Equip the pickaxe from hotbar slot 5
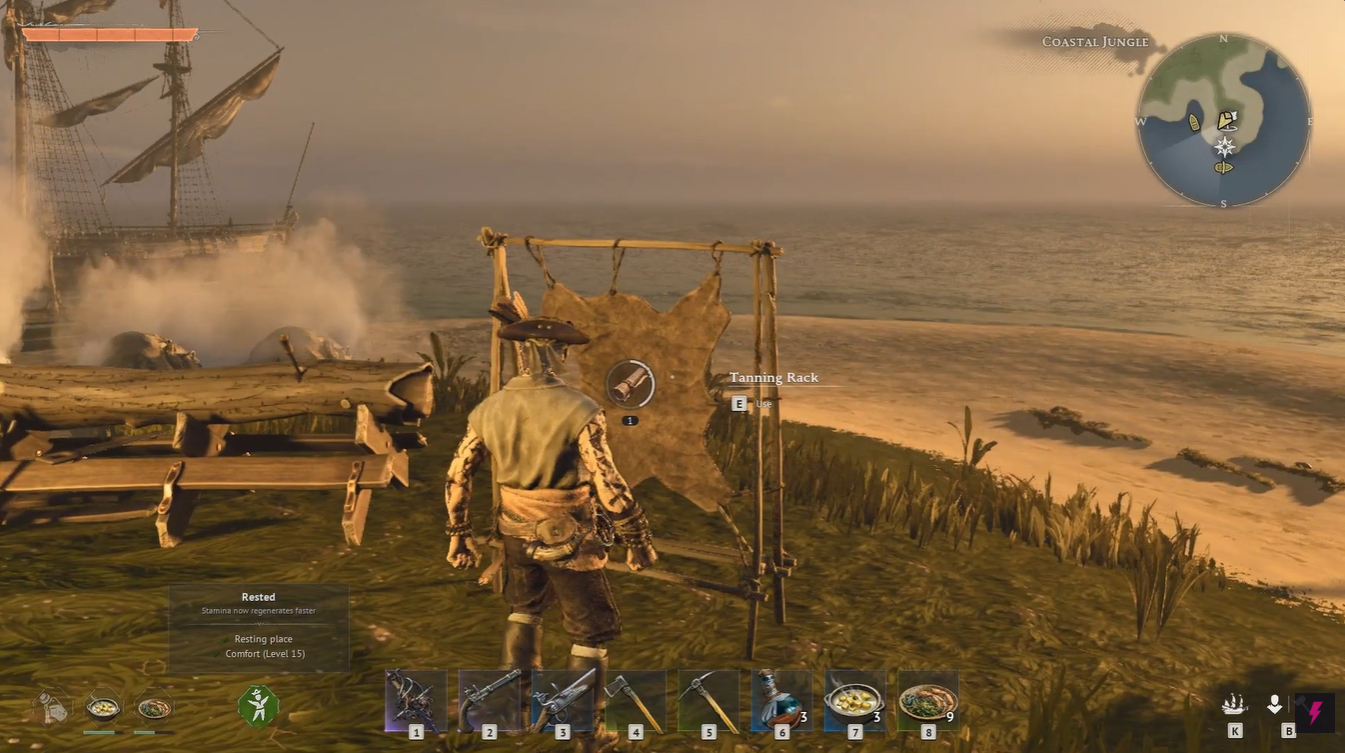 tap(709, 700)
